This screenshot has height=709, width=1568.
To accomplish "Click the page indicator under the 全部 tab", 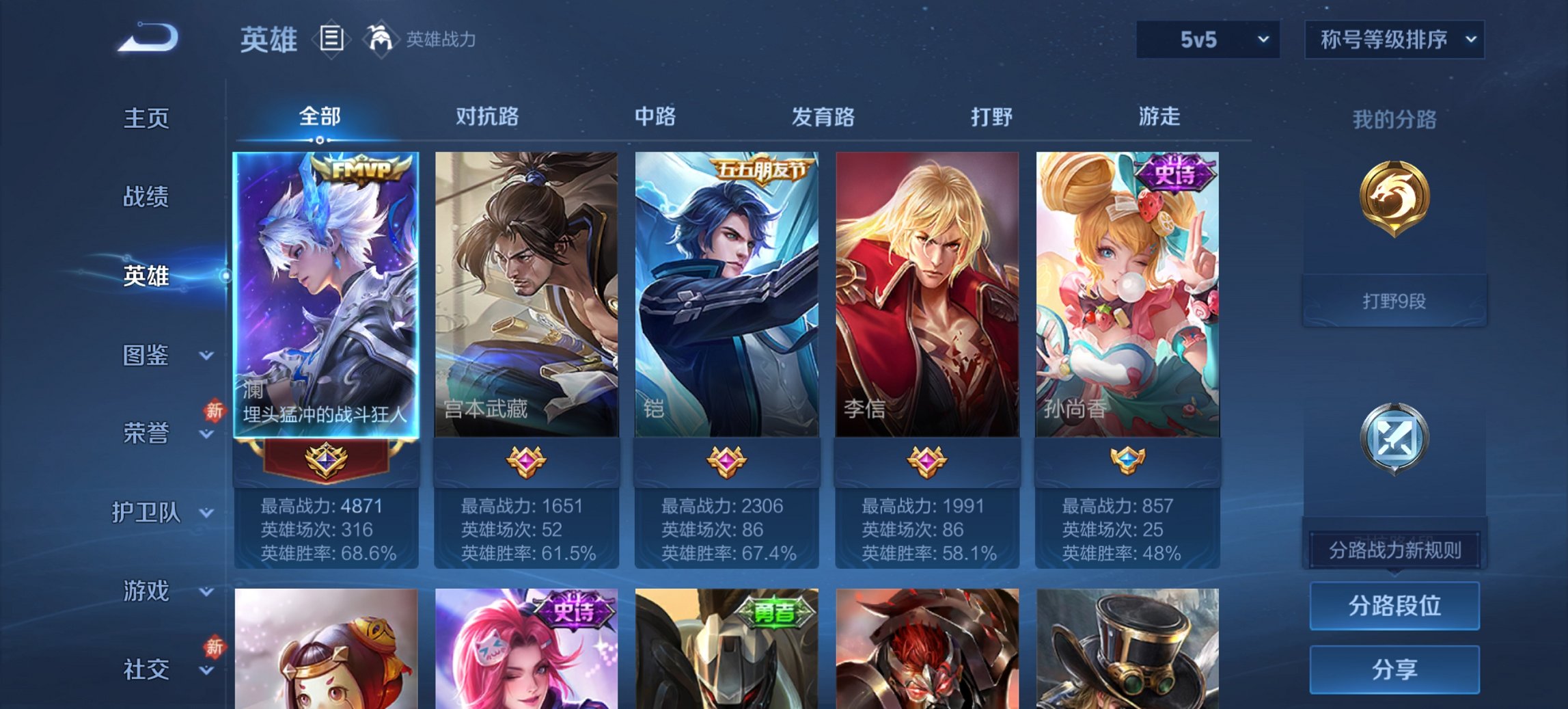I will pos(321,141).
